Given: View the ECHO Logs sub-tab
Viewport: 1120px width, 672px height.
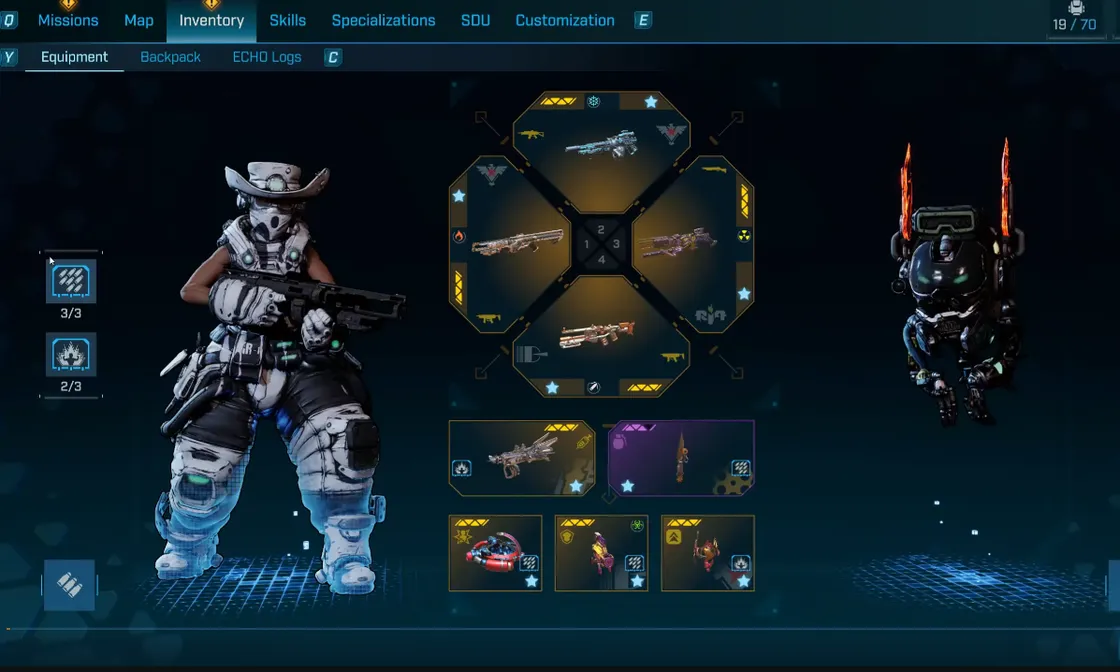Looking at the screenshot, I should (x=267, y=57).
